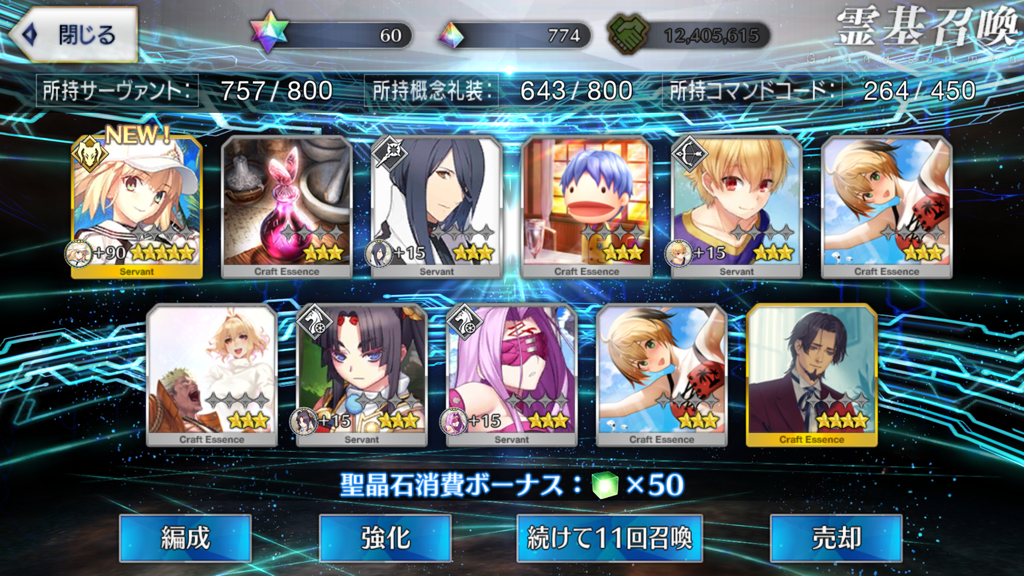This screenshot has height=576, width=1024.
Task: Close the summon results with 閉じる
Action: (x=72, y=34)
